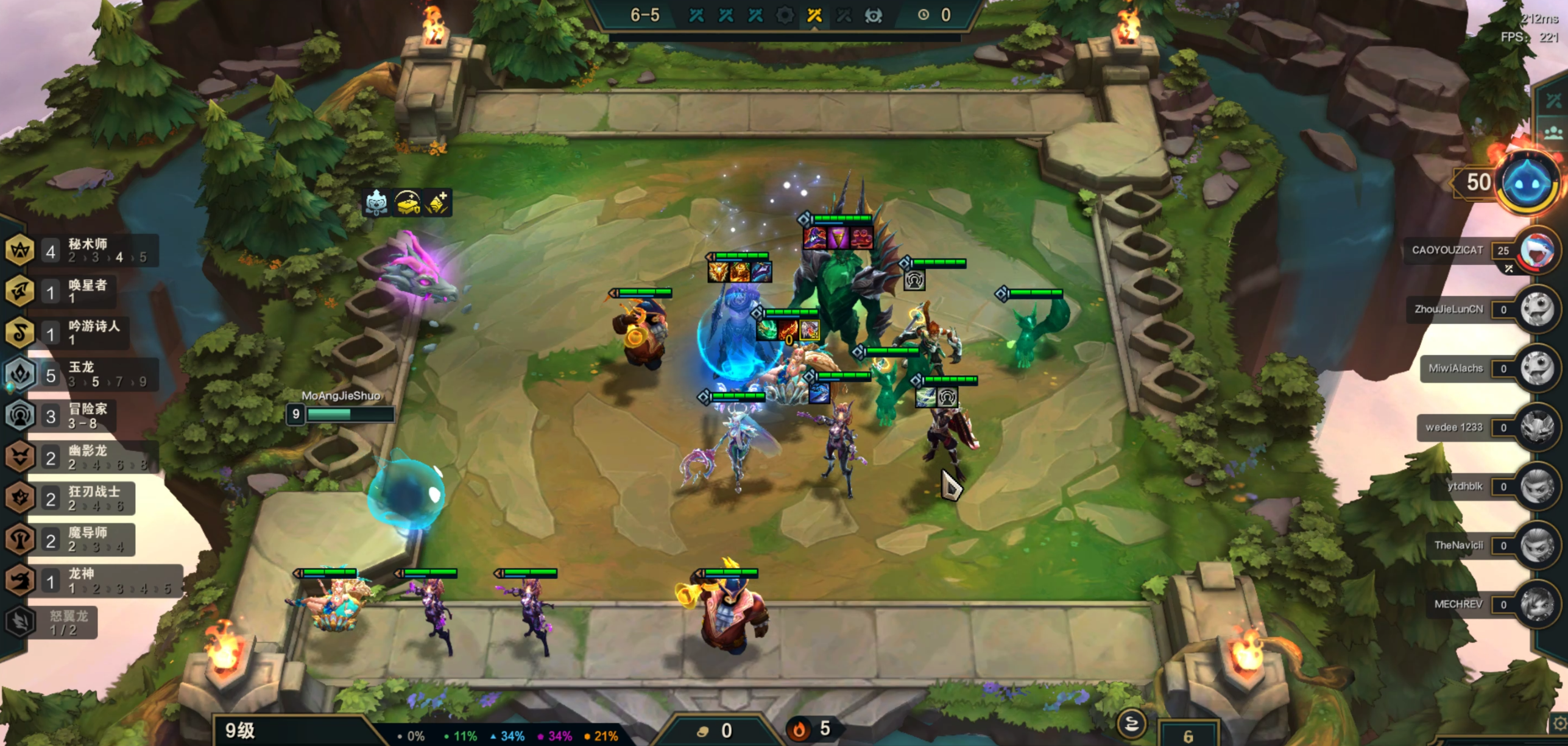Inspect the treasure chest augment icon
Viewport: 1568px width, 746px height.
[407, 203]
